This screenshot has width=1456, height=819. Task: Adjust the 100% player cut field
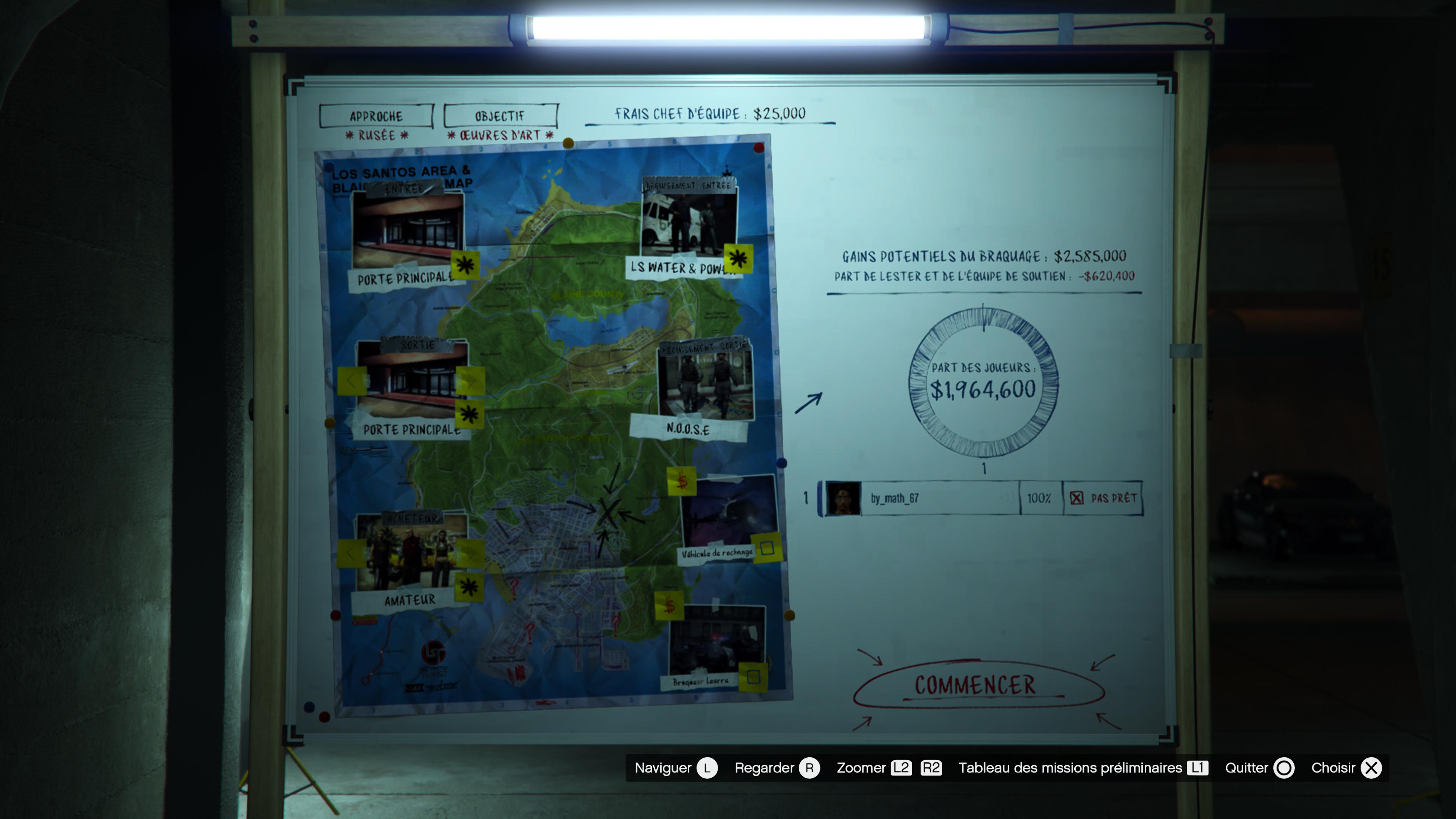[1039, 498]
